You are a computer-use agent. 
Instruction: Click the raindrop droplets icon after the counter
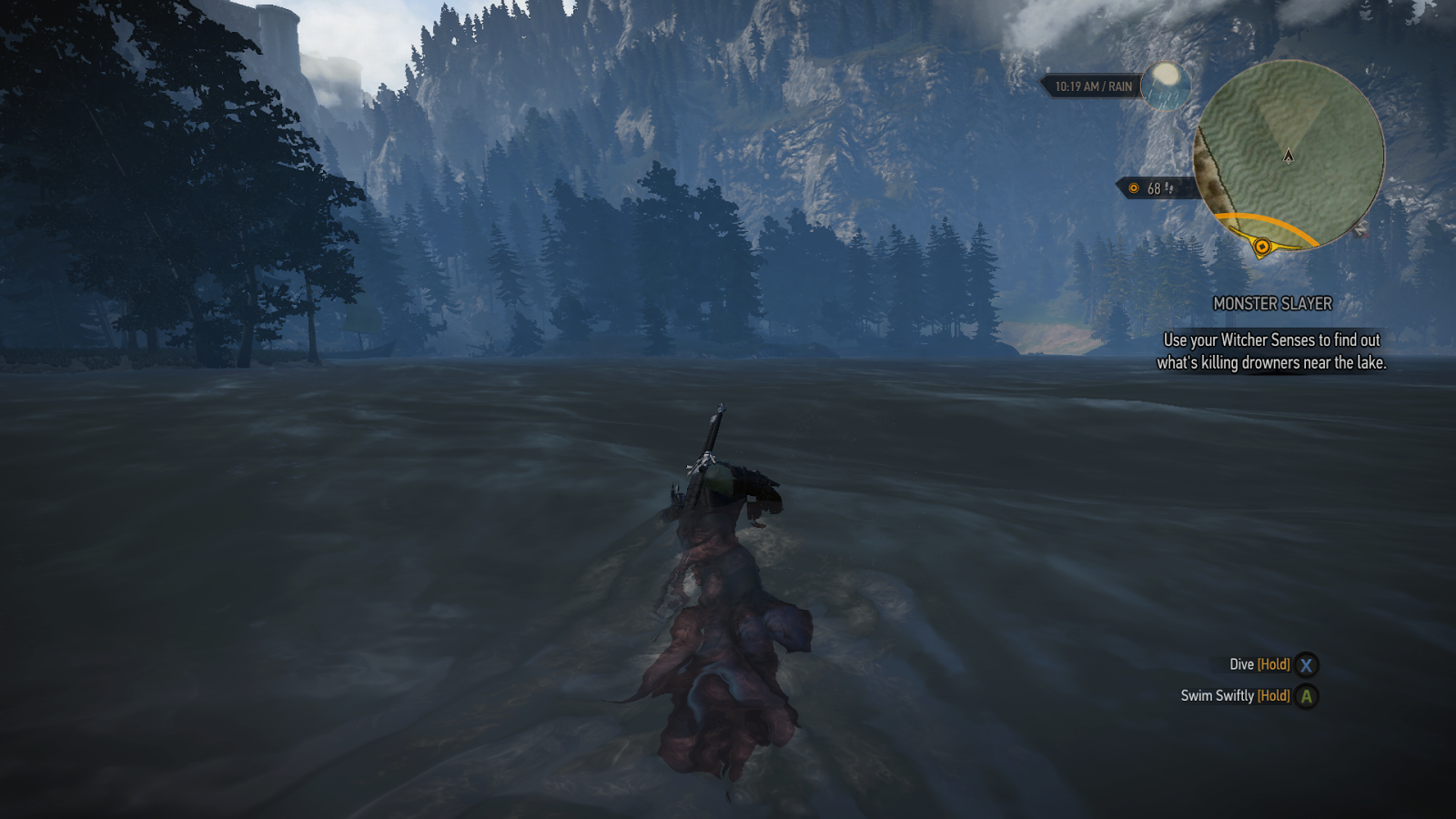pyautogui.click(x=1170, y=188)
